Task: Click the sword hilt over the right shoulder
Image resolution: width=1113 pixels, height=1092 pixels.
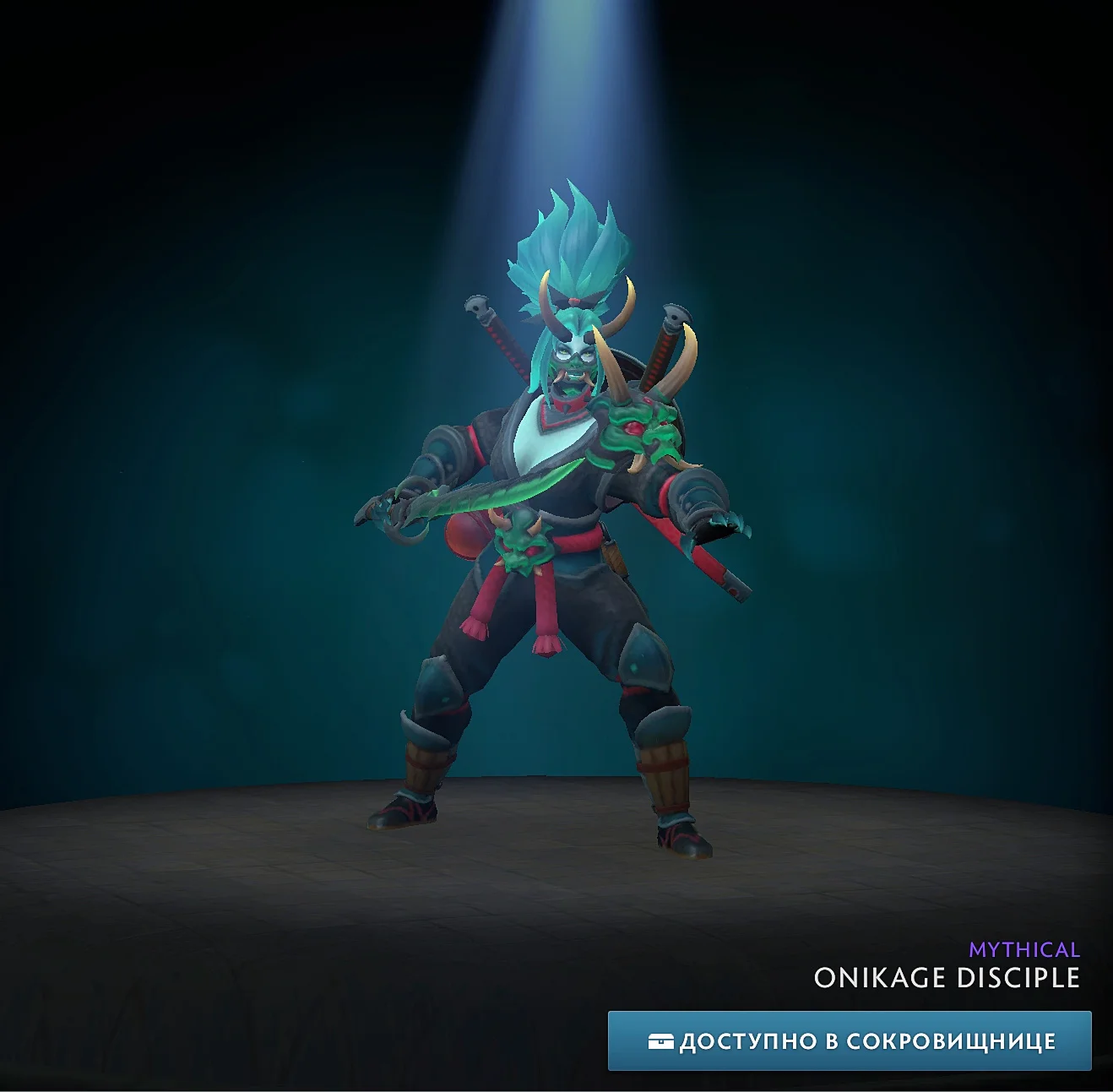Action: click(666, 329)
